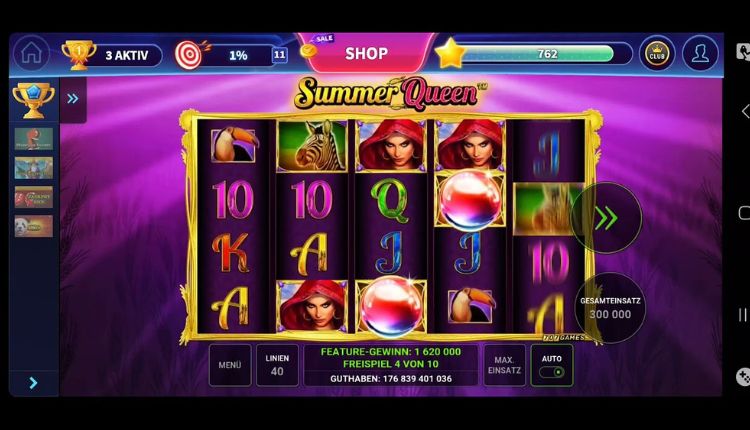
Task: Change the Linien 40 setting
Action: [277, 365]
